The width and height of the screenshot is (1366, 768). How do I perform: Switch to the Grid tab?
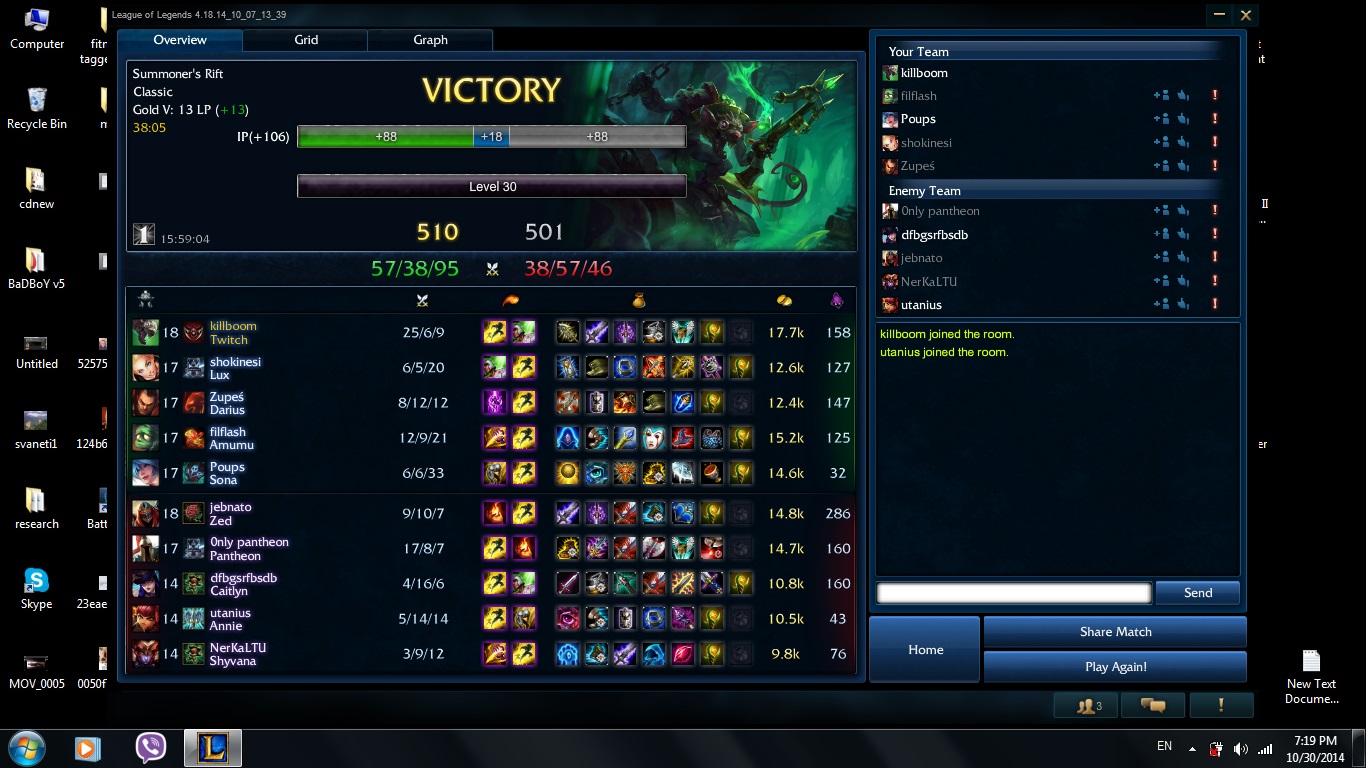306,40
